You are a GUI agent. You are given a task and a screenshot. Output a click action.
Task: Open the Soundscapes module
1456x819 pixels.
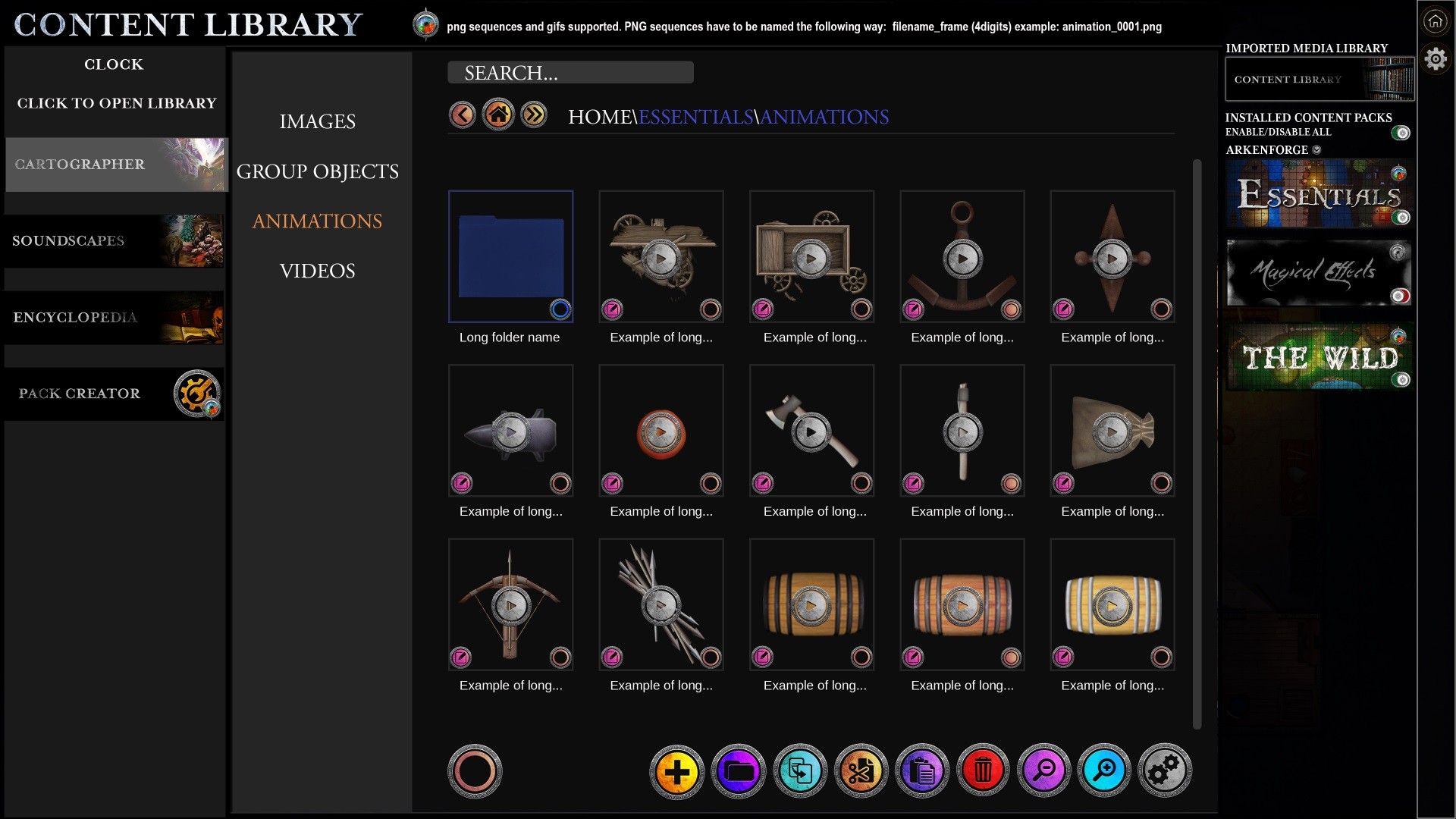tap(114, 241)
